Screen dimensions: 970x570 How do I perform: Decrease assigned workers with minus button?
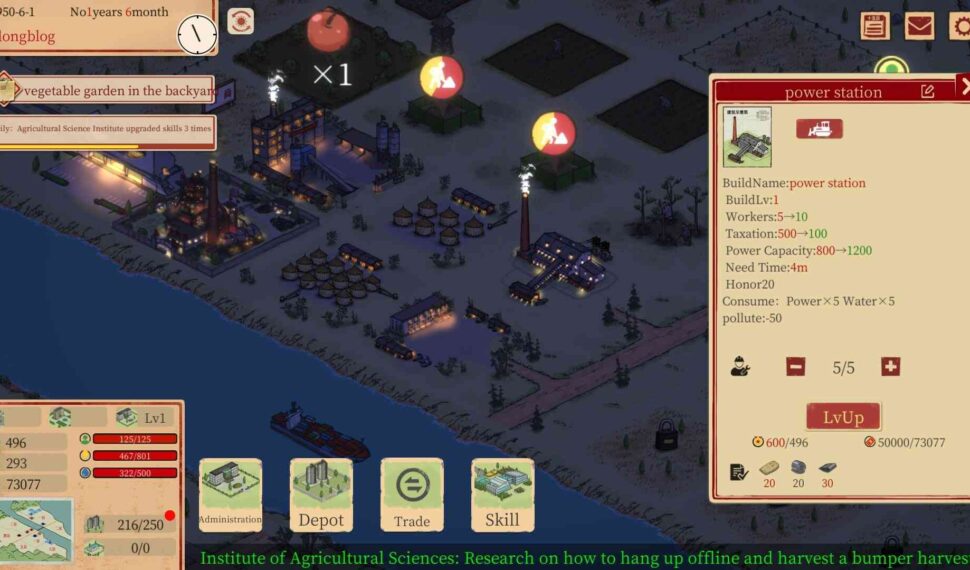795,367
